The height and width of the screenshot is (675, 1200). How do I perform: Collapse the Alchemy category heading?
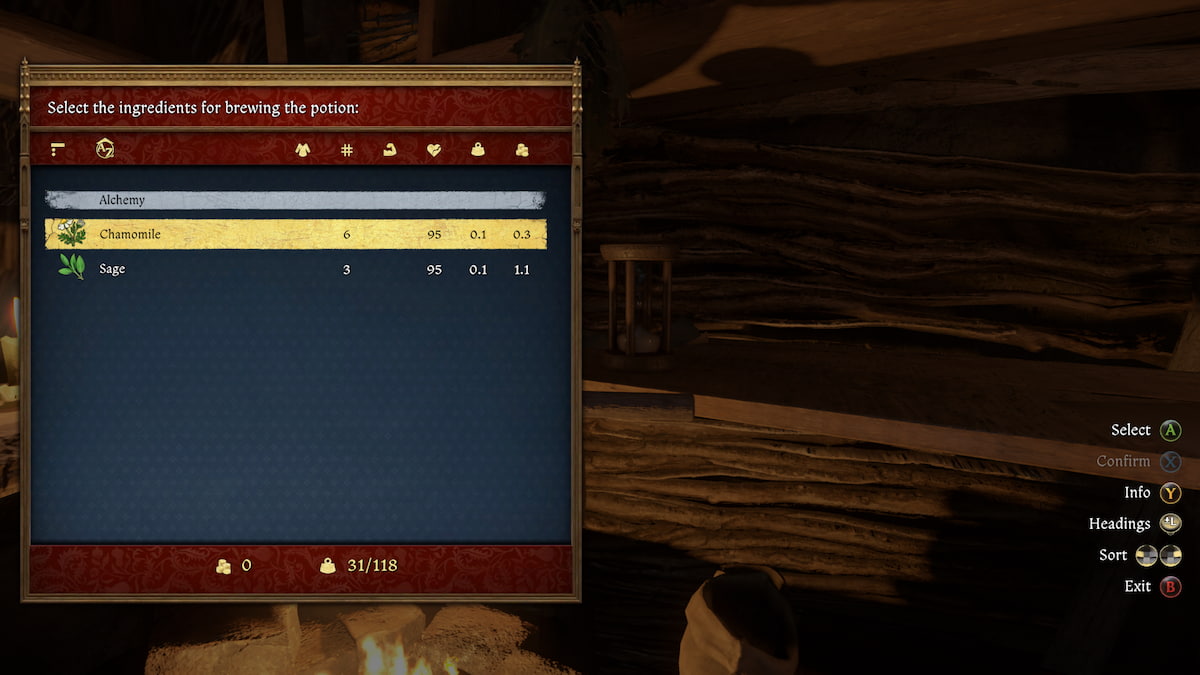click(x=295, y=200)
